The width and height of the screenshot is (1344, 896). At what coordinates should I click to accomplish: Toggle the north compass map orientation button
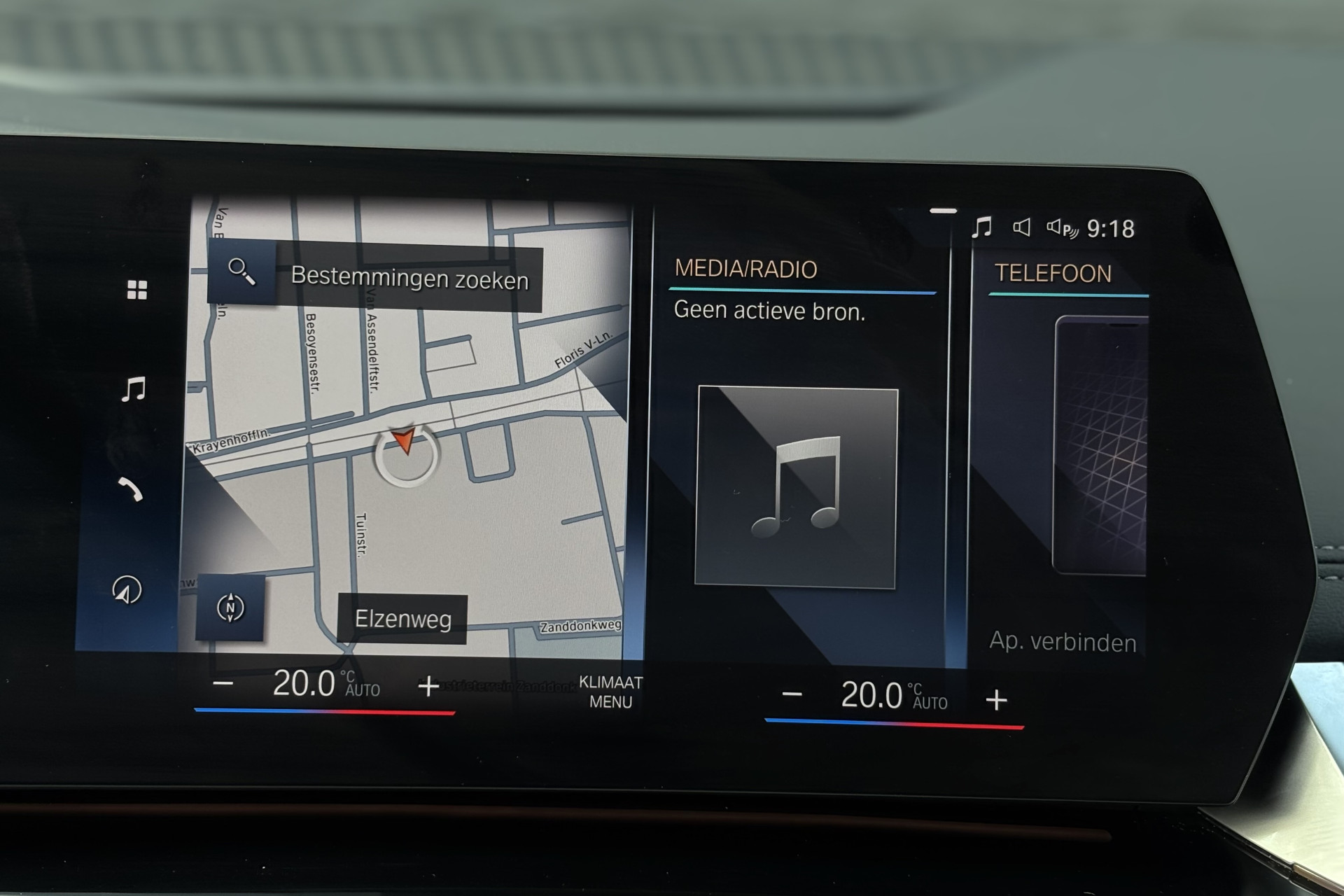click(230, 608)
